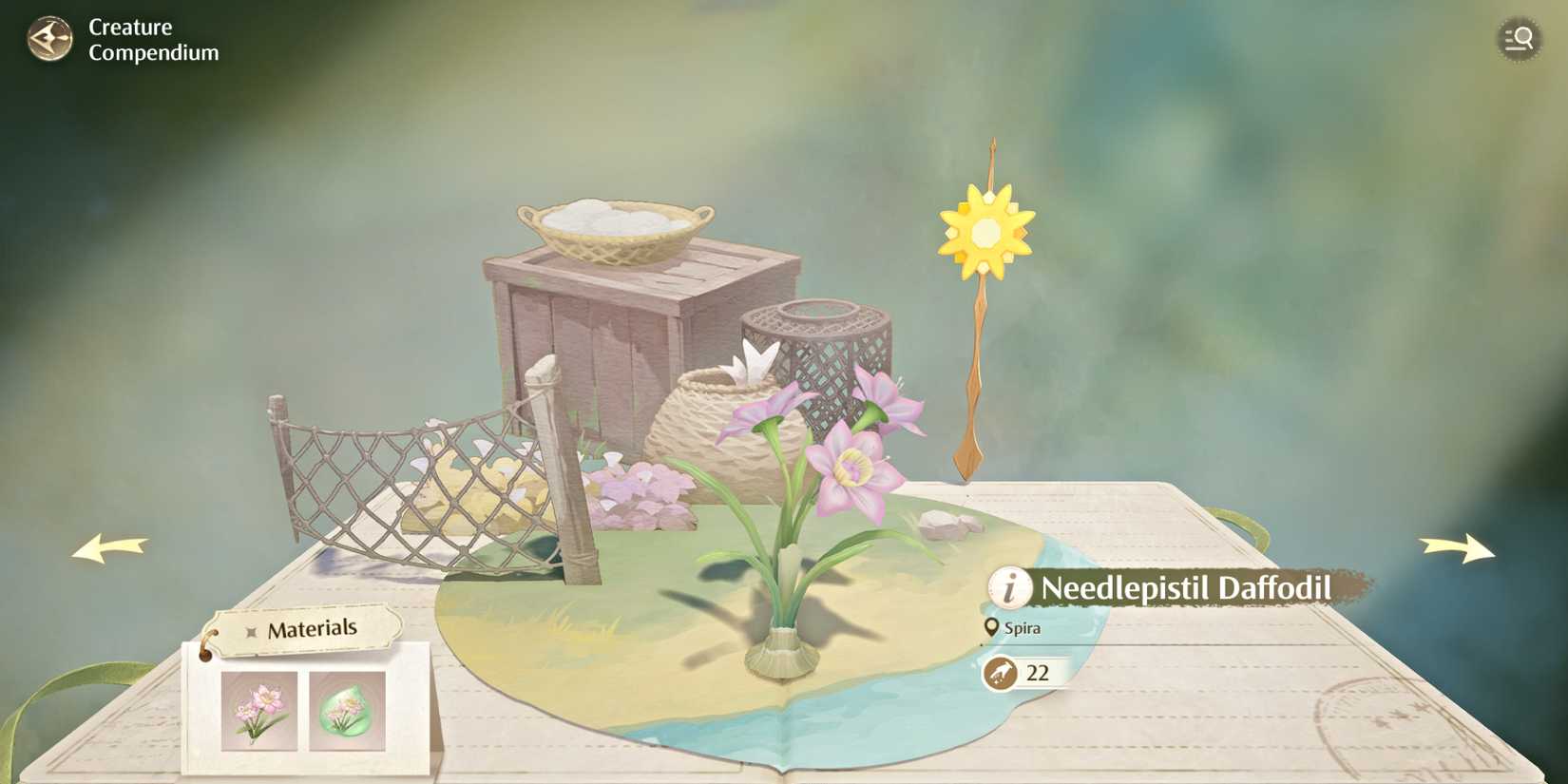
Task: Open the Needlepistil Daffodil title banner
Action: tap(1183, 588)
